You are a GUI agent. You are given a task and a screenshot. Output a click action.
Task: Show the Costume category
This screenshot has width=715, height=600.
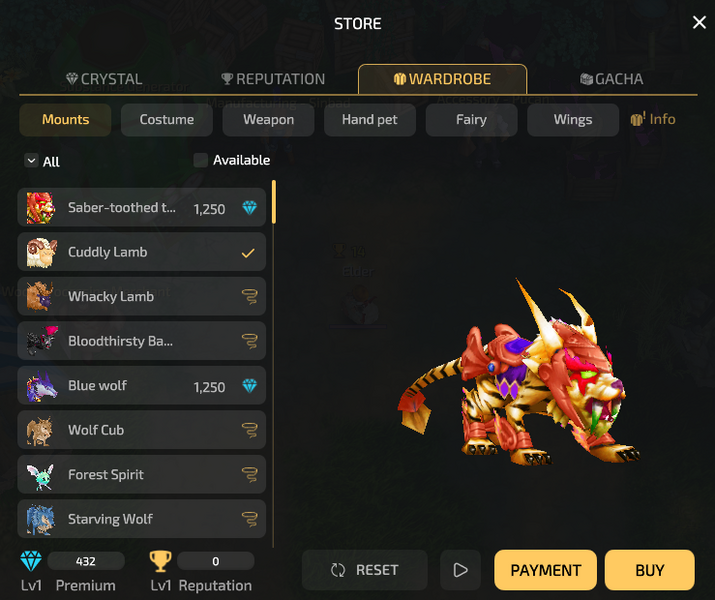click(167, 120)
